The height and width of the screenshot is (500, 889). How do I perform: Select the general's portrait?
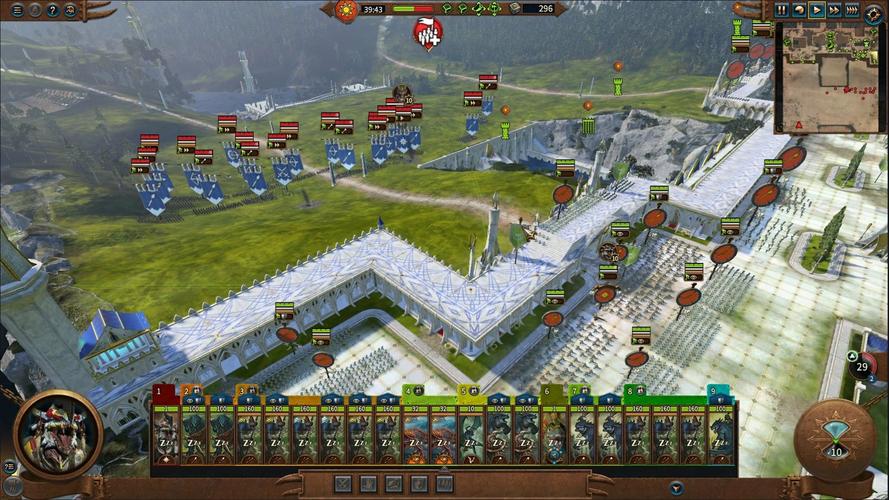(58, 432)
